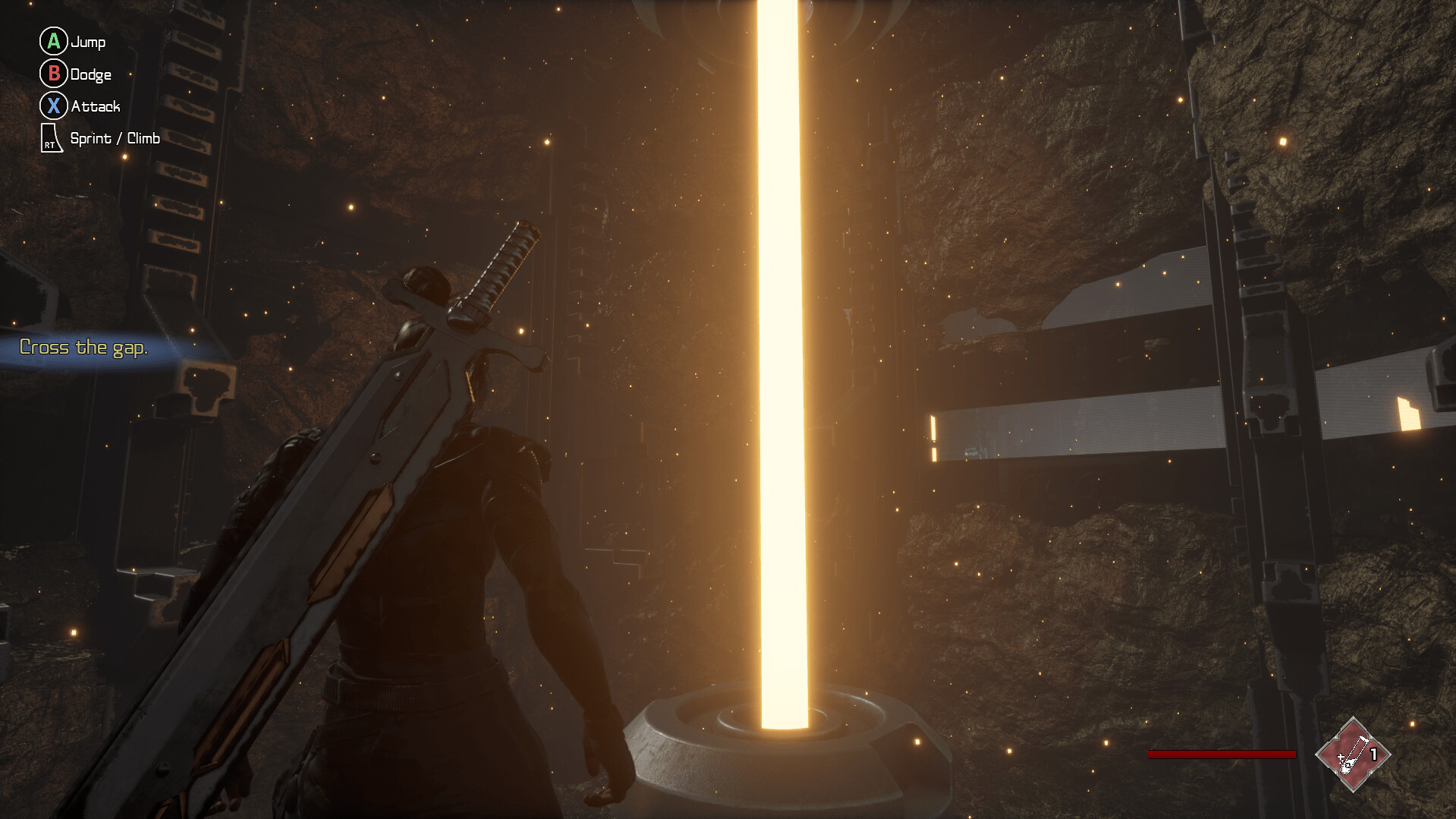Click the item count number beside the vial

coord(1373,753)
